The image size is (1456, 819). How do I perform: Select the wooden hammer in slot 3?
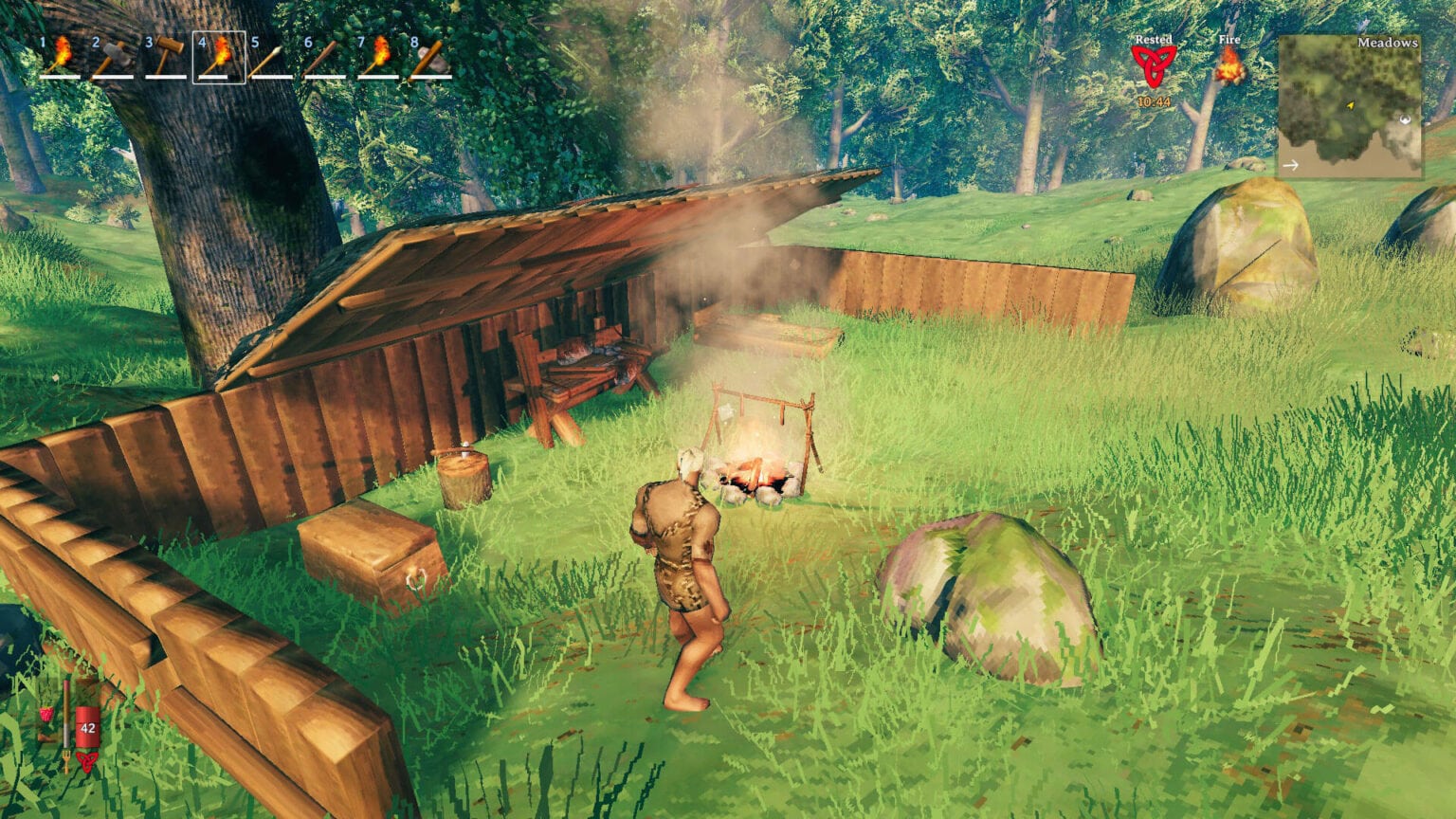(x=166, y=58)
